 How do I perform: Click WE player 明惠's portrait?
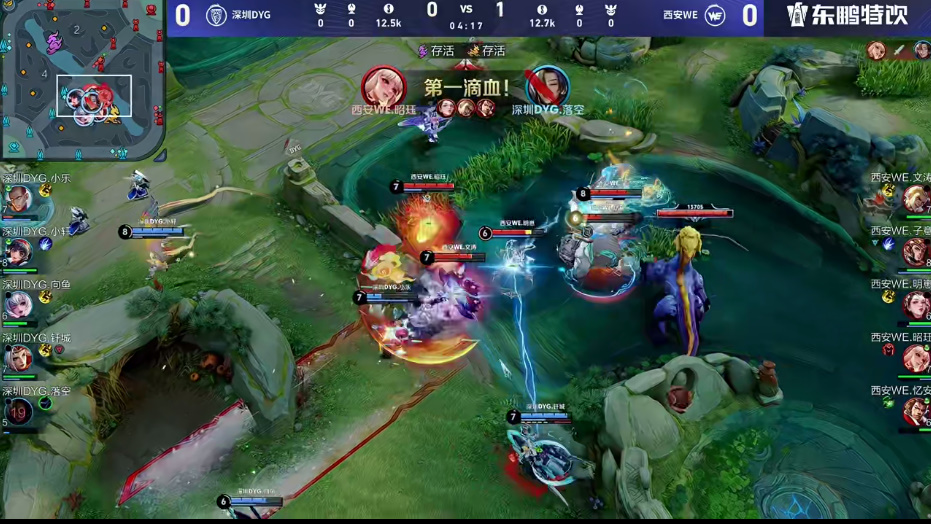point(915,305)
